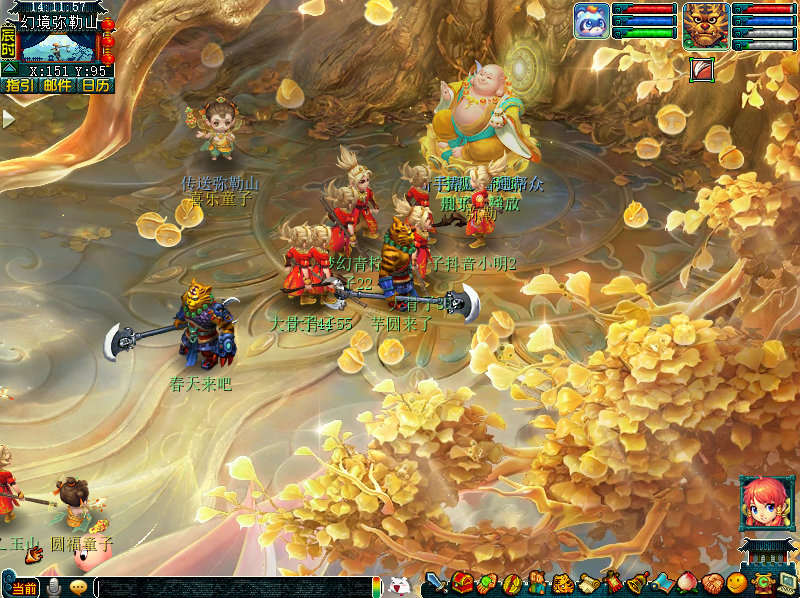The image size is (800, 598).
Task: Collapse the minimap with the up arrow
Action: click(x=8, y=68)
